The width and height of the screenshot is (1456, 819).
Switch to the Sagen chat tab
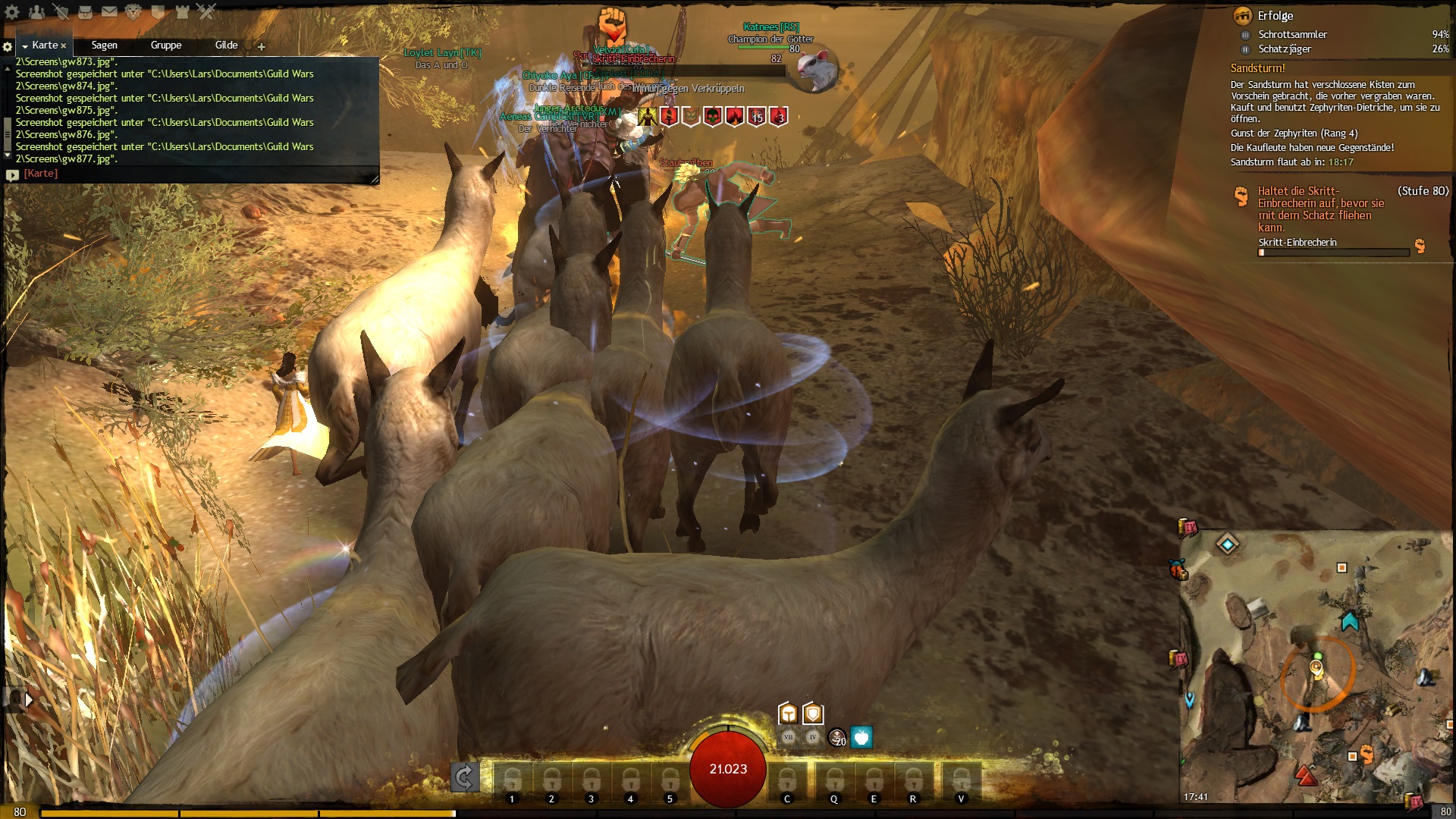pyautogui.click(x=104, y=45)
